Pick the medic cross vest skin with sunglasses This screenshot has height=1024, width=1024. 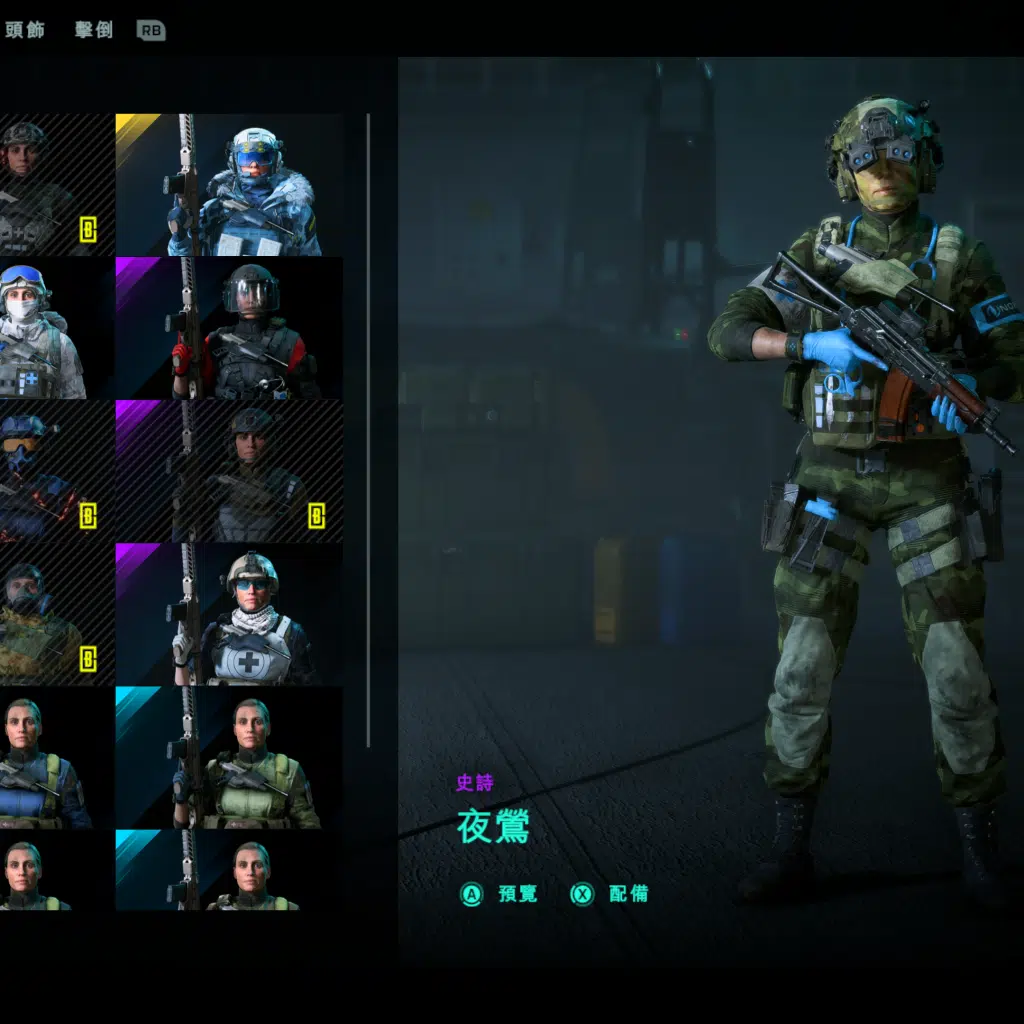tap(229, 614)
